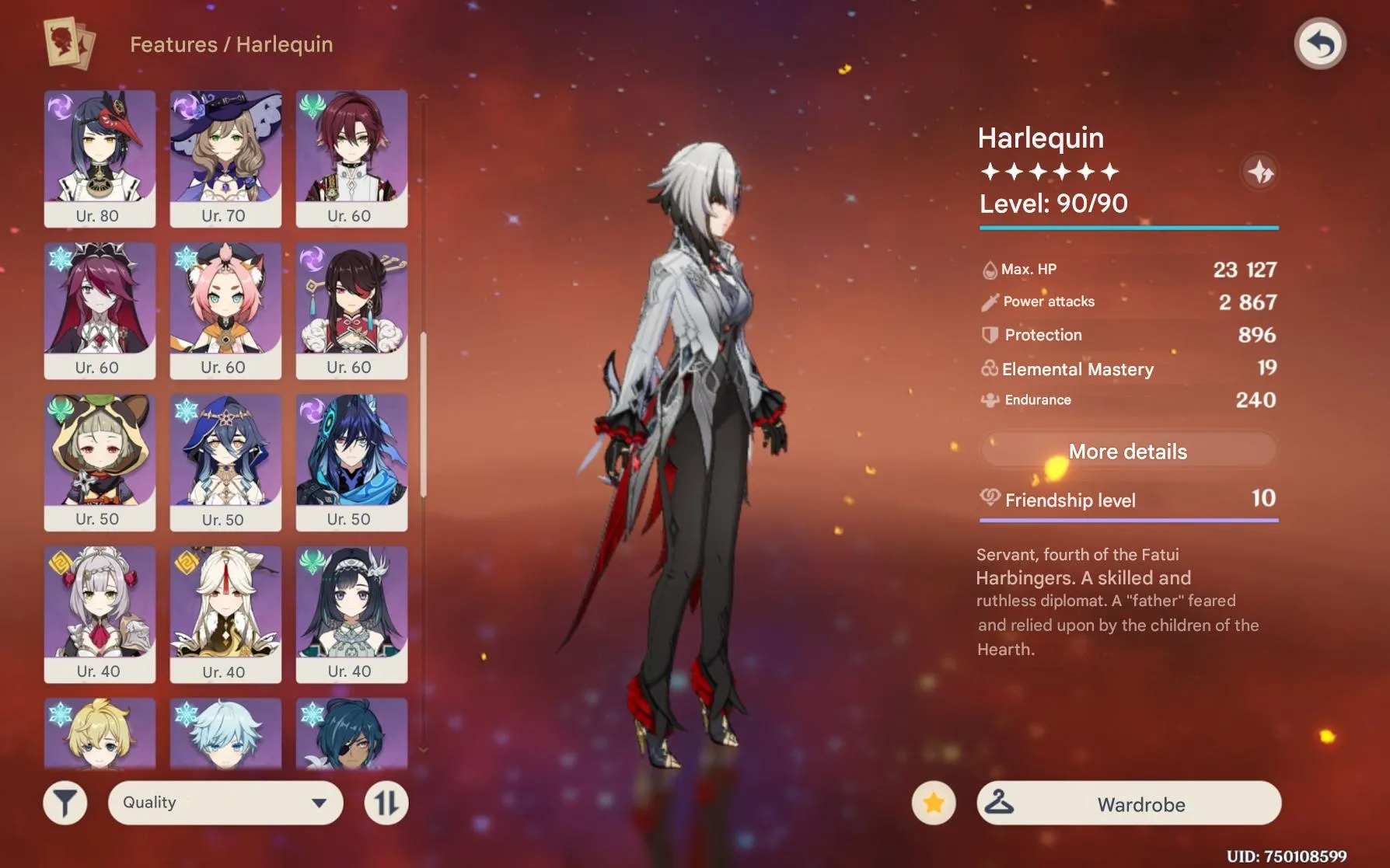Image resolution: width=1390 pixels, height=868 pixels.
Task: Click the Endurance icon
Action: coord(987,399)
